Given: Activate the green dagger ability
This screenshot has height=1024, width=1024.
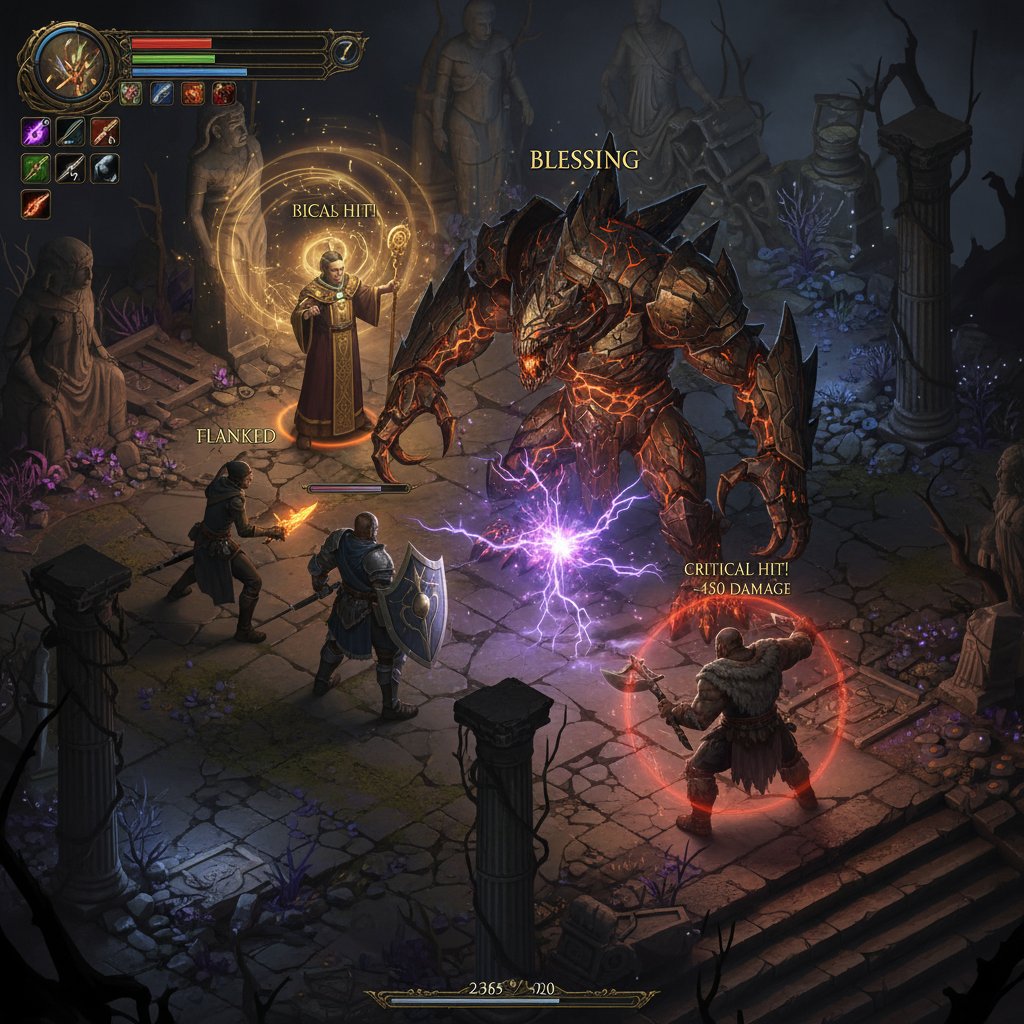Looking at the screenshot, I should (36, 168).
